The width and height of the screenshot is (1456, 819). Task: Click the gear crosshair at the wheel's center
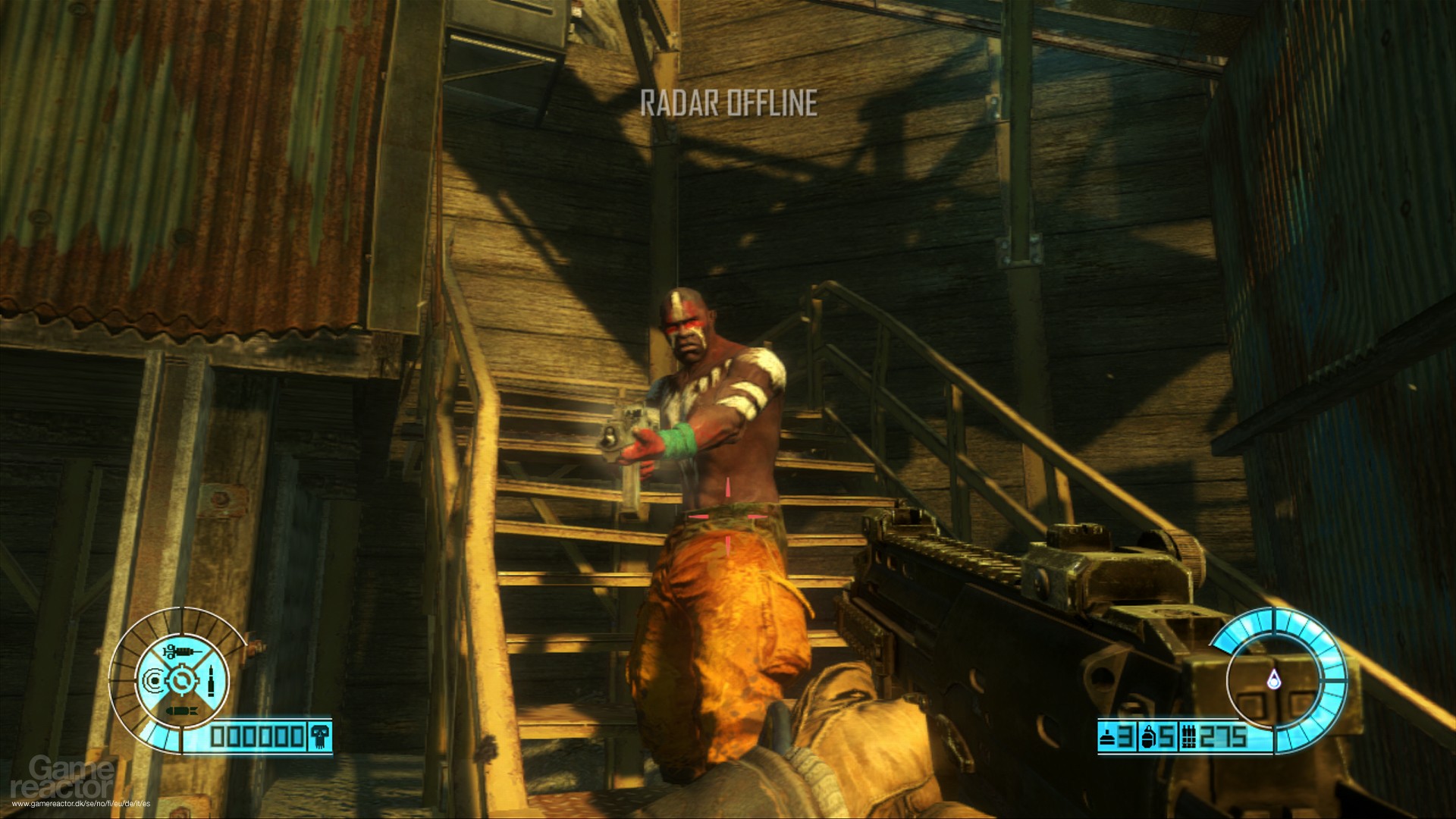(x=180, y=681)
